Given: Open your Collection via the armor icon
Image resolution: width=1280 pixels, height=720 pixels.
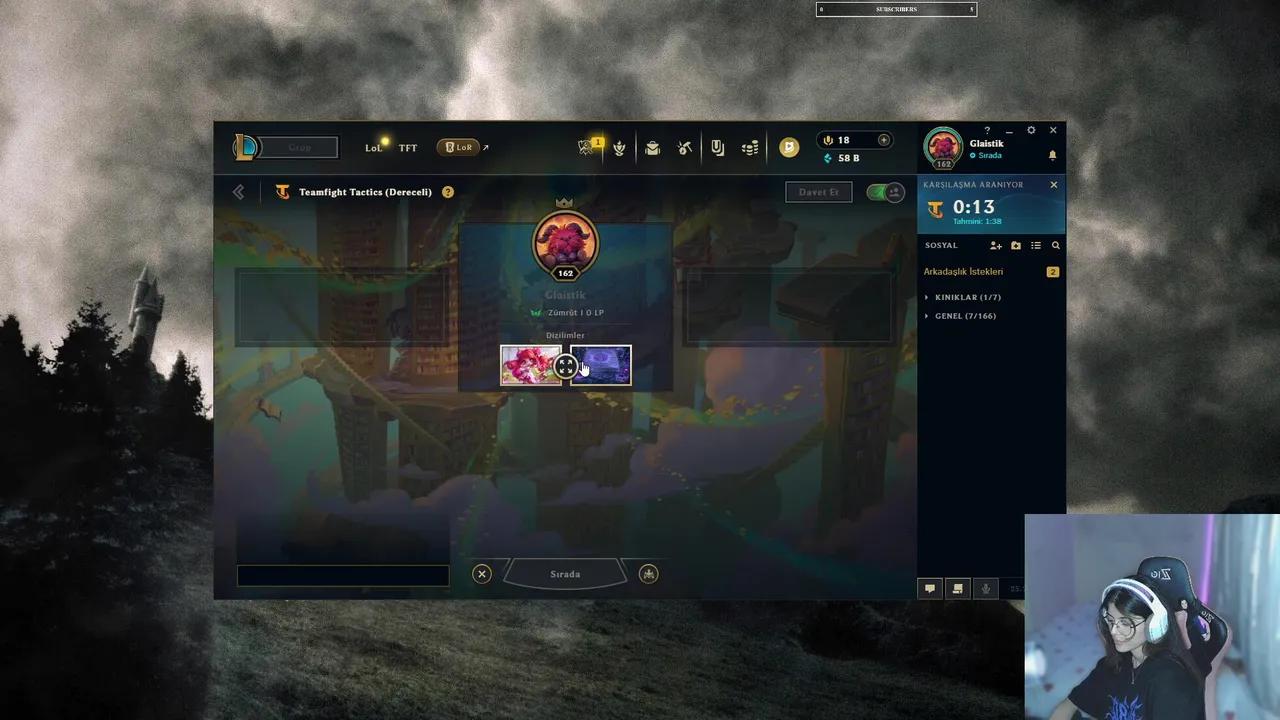Looking at the screenshot, I should 718,147.
